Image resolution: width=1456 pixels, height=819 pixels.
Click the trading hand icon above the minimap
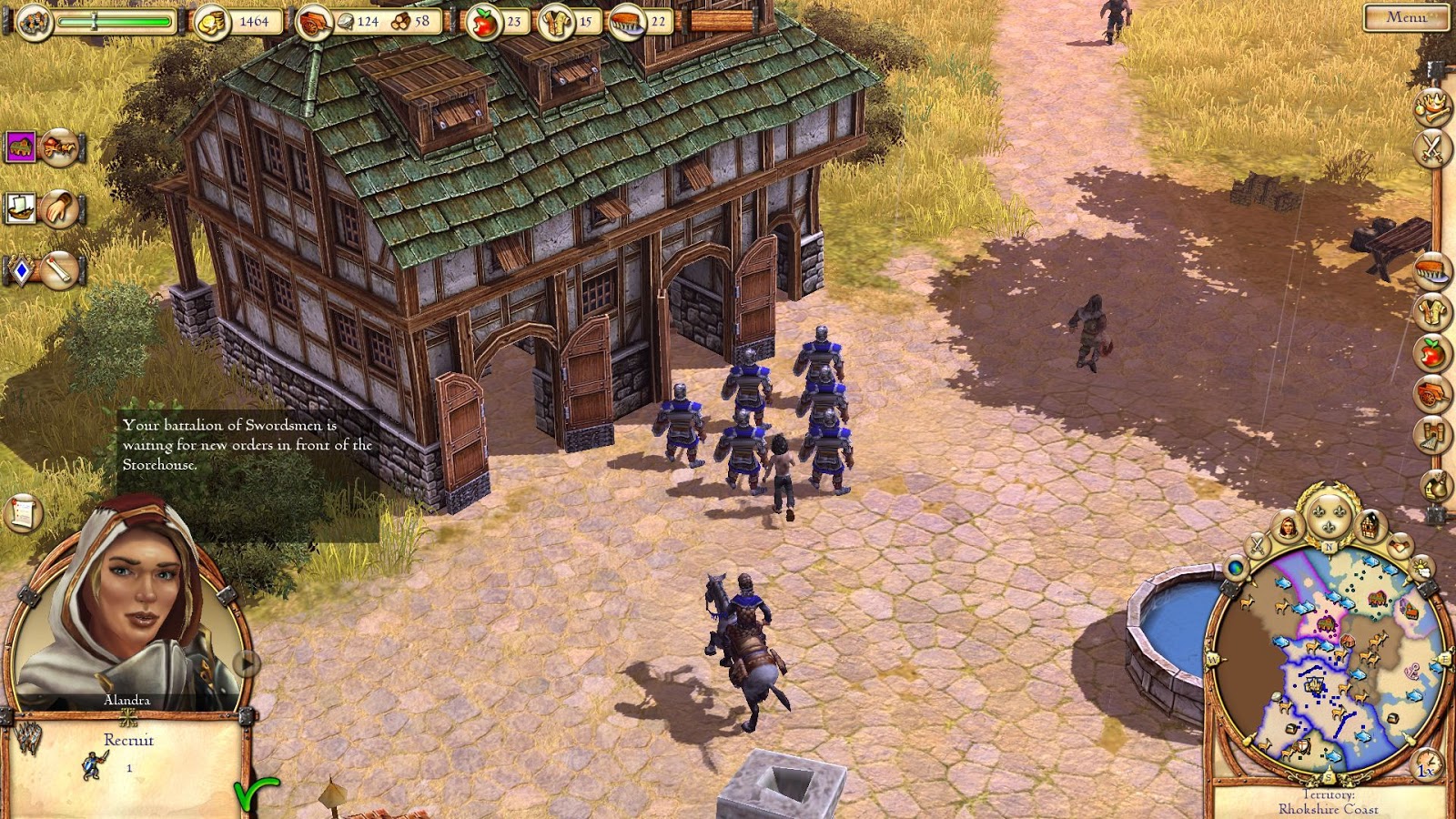coord(1399,545)
